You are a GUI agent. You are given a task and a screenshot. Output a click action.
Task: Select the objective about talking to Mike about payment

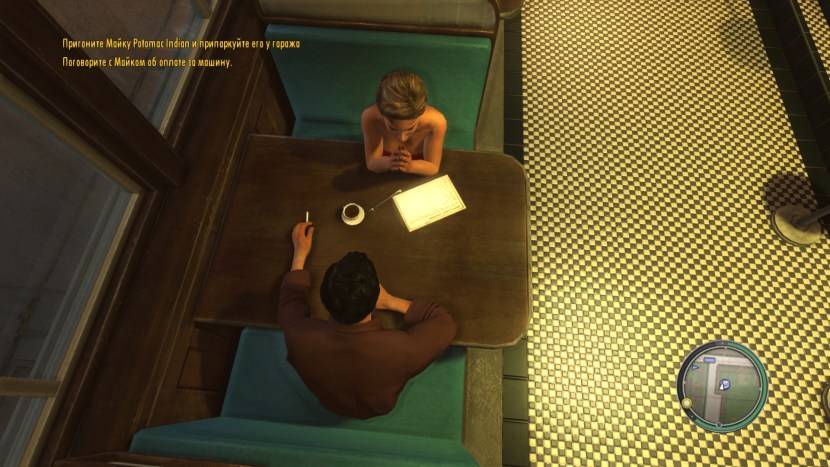point(146,62)
